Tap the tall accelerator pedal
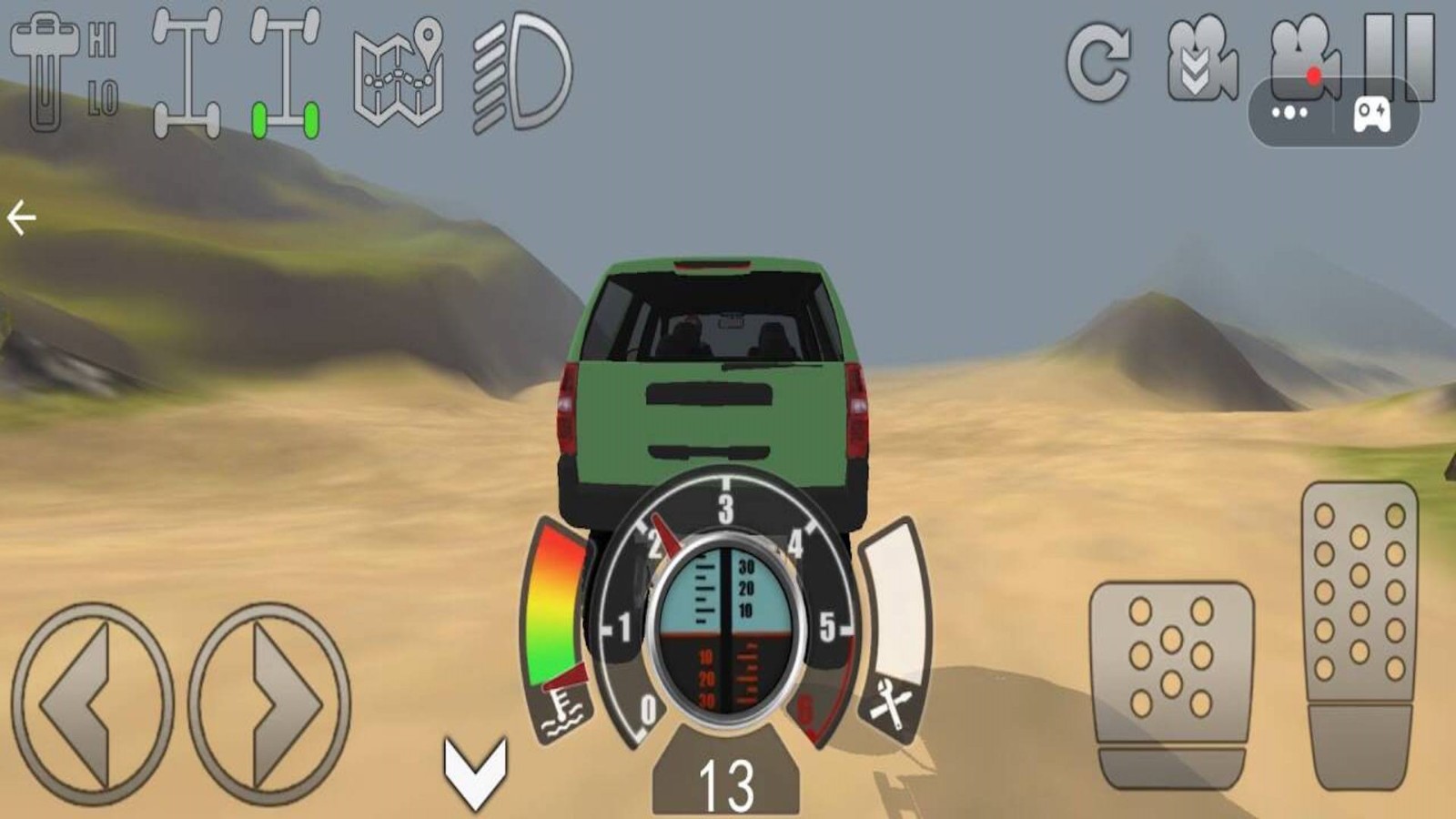 pos(1360,632)
